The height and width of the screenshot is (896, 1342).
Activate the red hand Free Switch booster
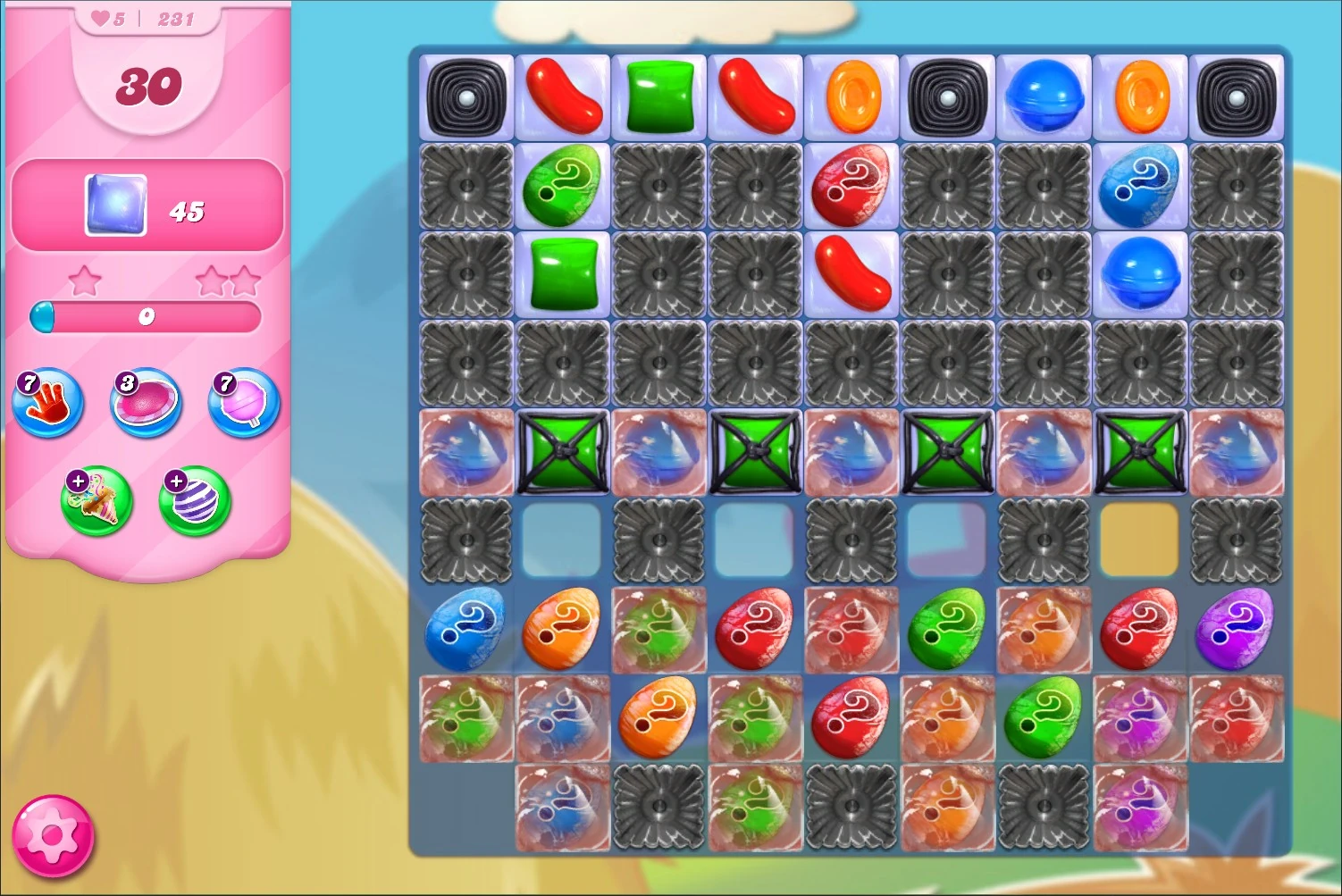point(48,404)
